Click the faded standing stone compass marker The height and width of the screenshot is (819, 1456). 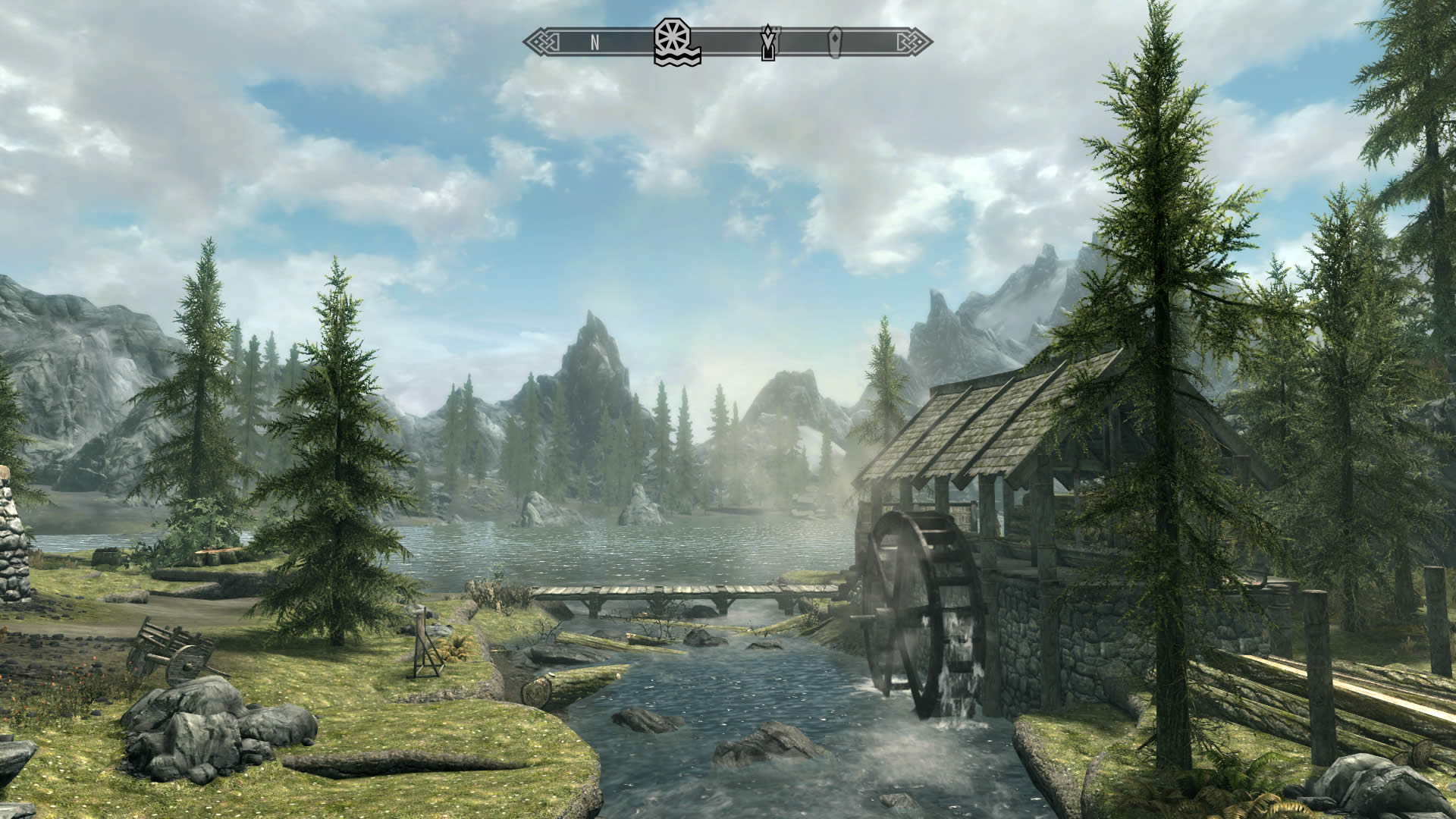point(835,42)
